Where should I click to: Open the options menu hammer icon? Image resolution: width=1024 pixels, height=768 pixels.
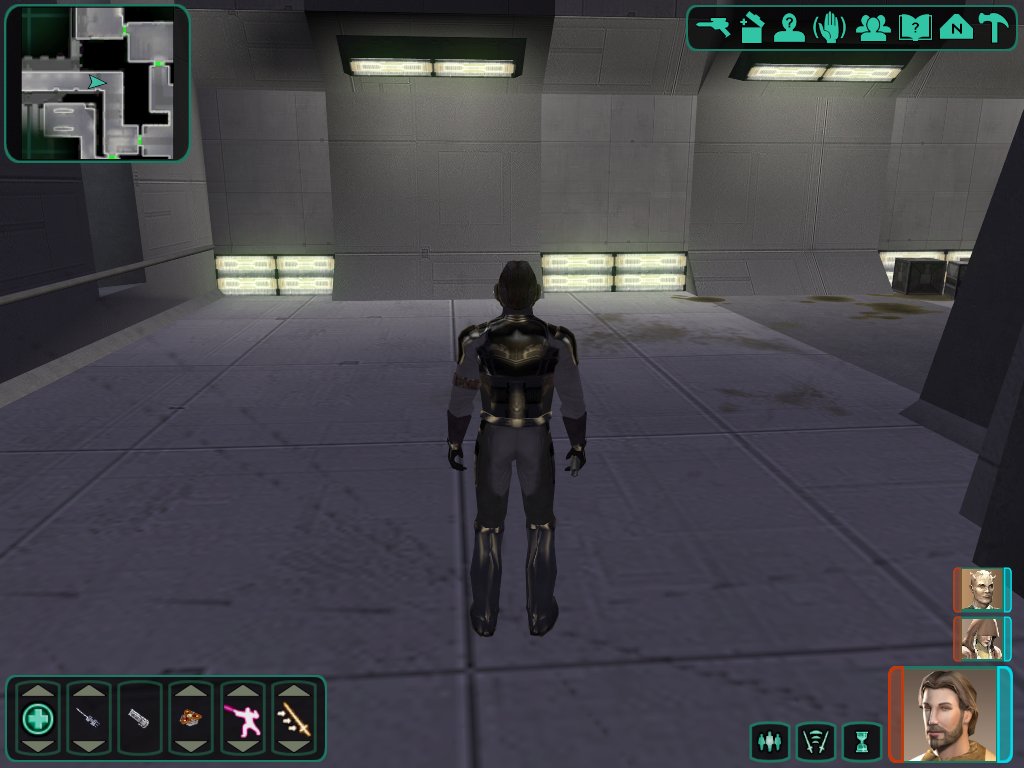pyautogui.click(x=995, y=27)
